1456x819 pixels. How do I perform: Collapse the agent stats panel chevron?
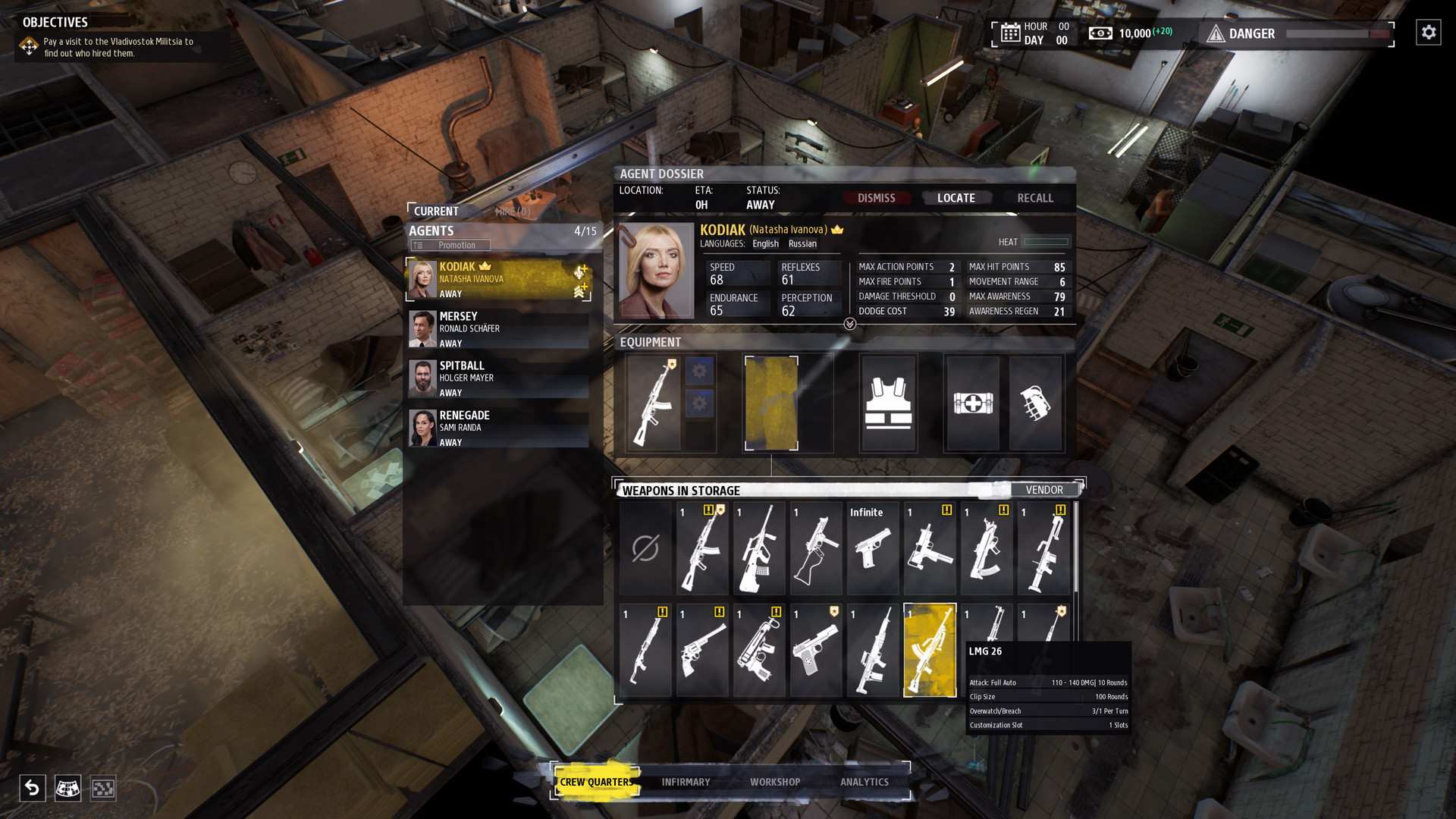[850, 322]
